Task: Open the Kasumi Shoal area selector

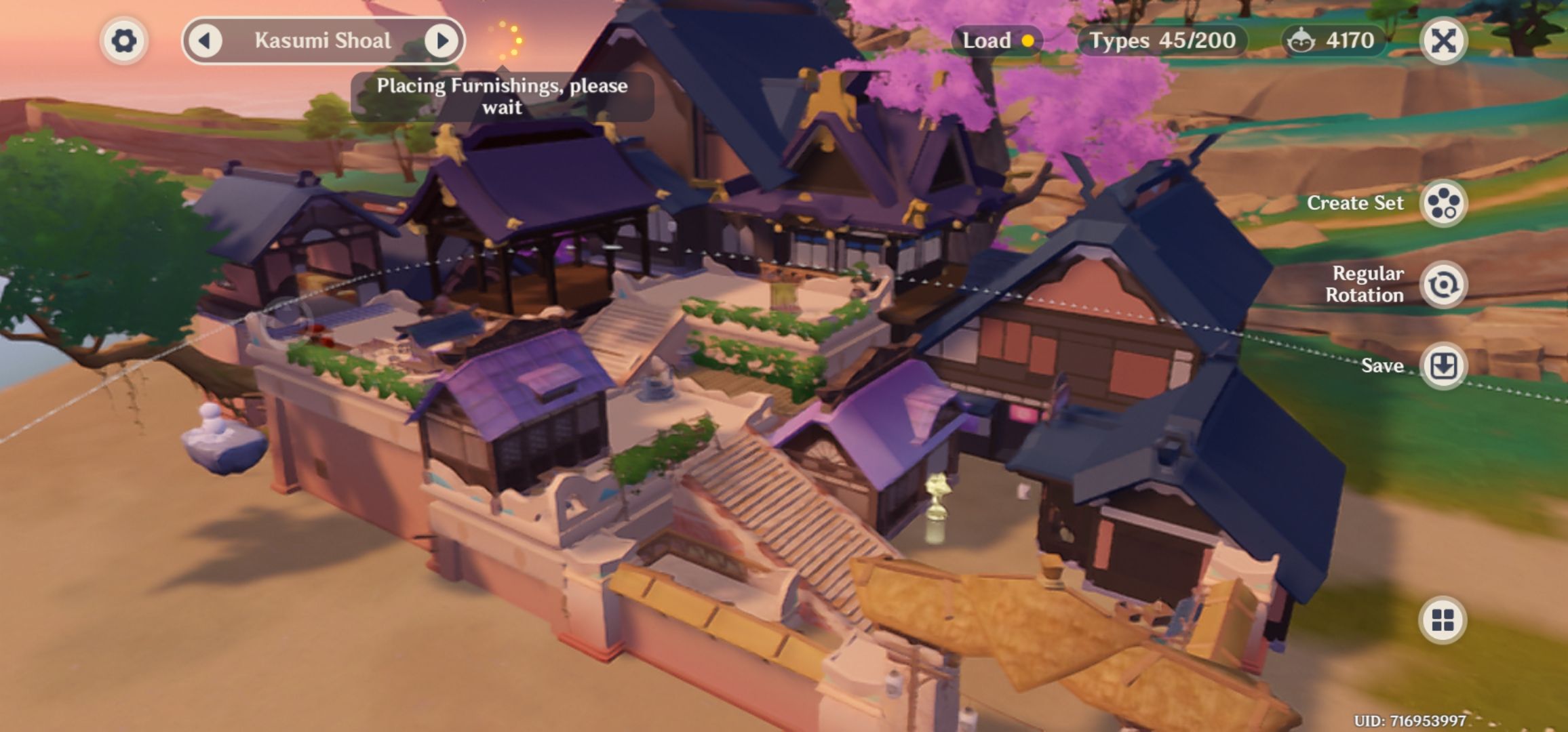Action: point(324,41)
